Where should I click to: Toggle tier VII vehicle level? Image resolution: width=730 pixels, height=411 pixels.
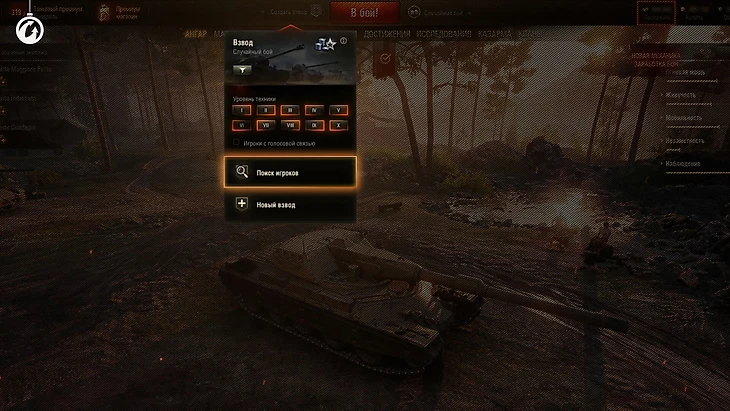coord(265,126)
